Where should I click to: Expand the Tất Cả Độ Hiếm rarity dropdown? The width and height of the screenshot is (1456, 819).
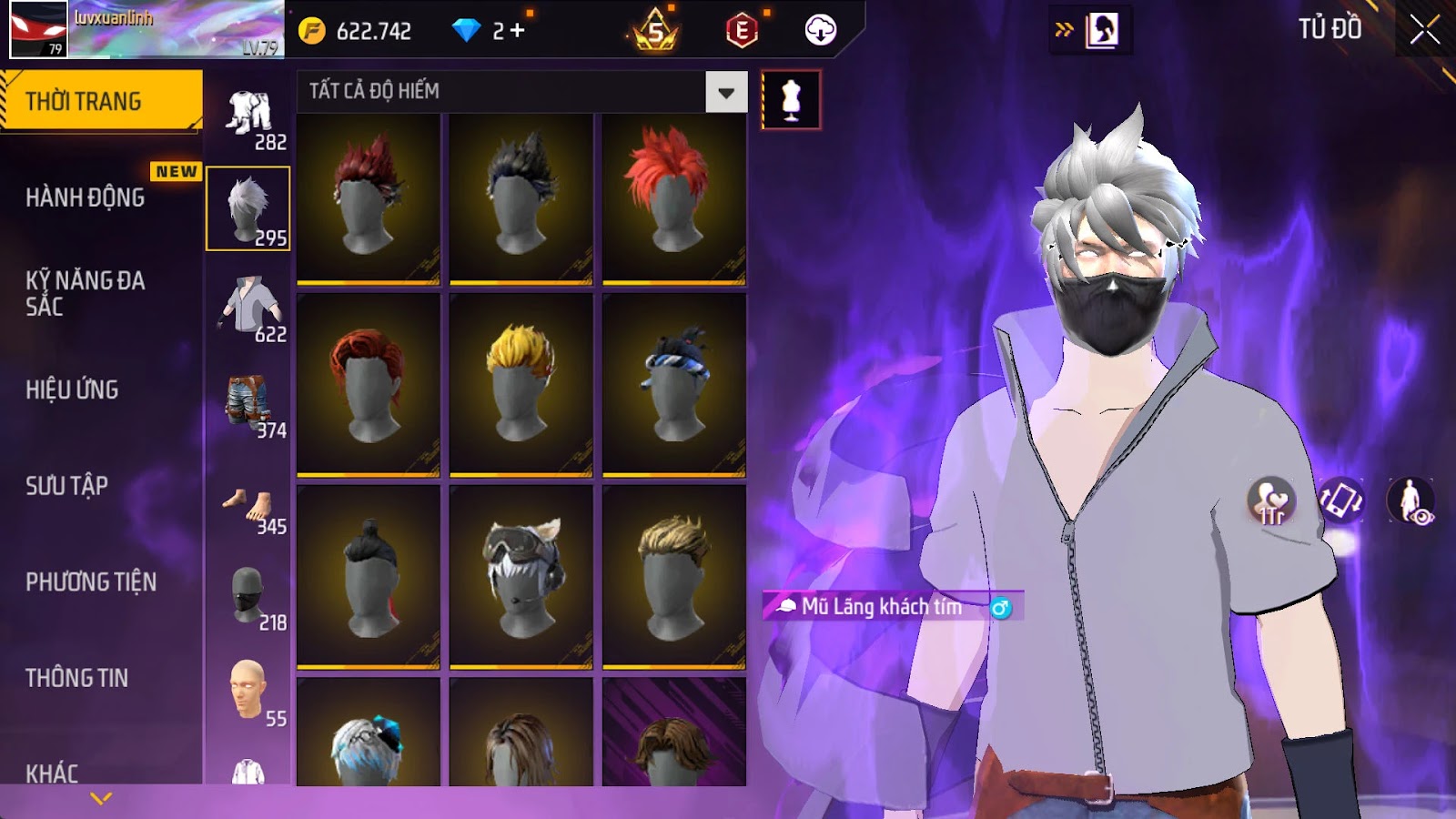click(725, 92)
